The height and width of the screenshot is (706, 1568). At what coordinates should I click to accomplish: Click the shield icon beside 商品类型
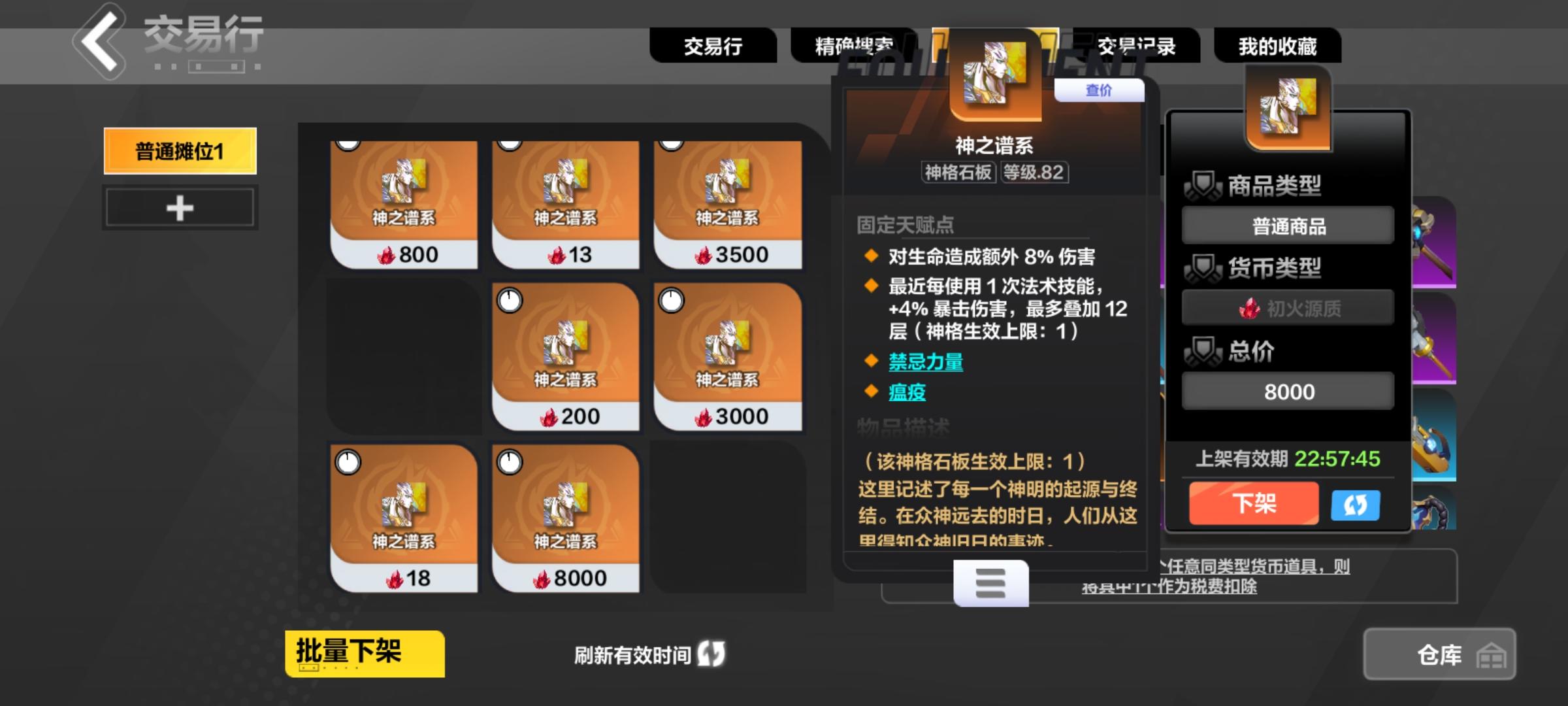[x=1204, y=184]
